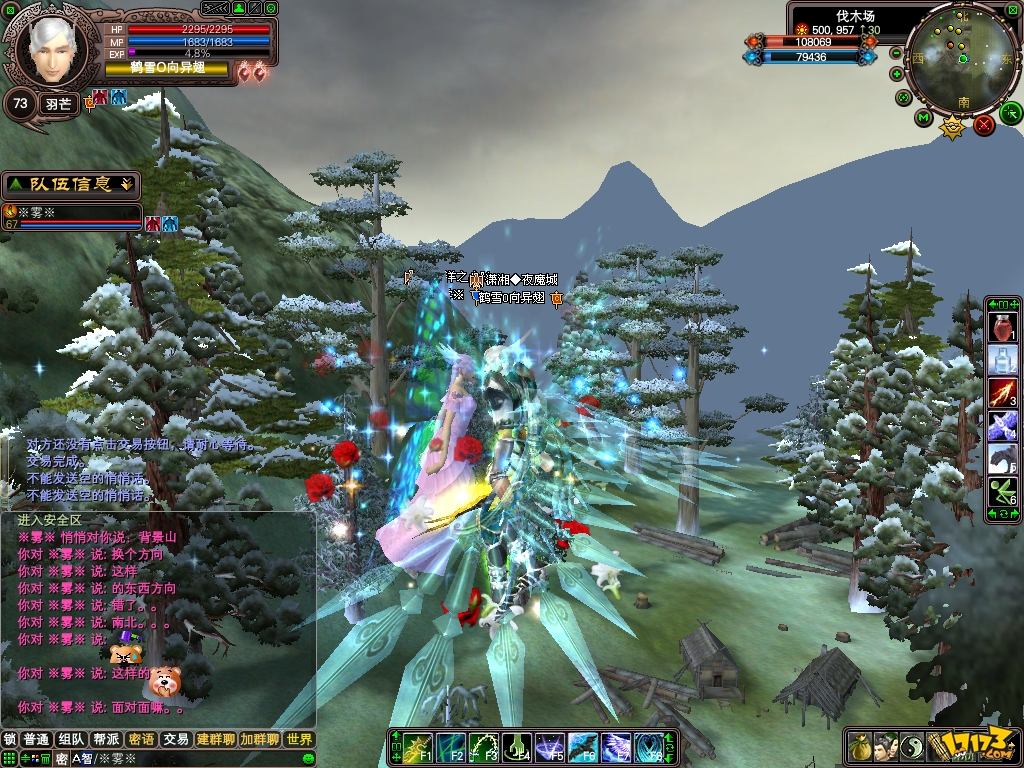Use the F5 purple vortex skill
Screen dimensions: 1024x768
[550, 747]
